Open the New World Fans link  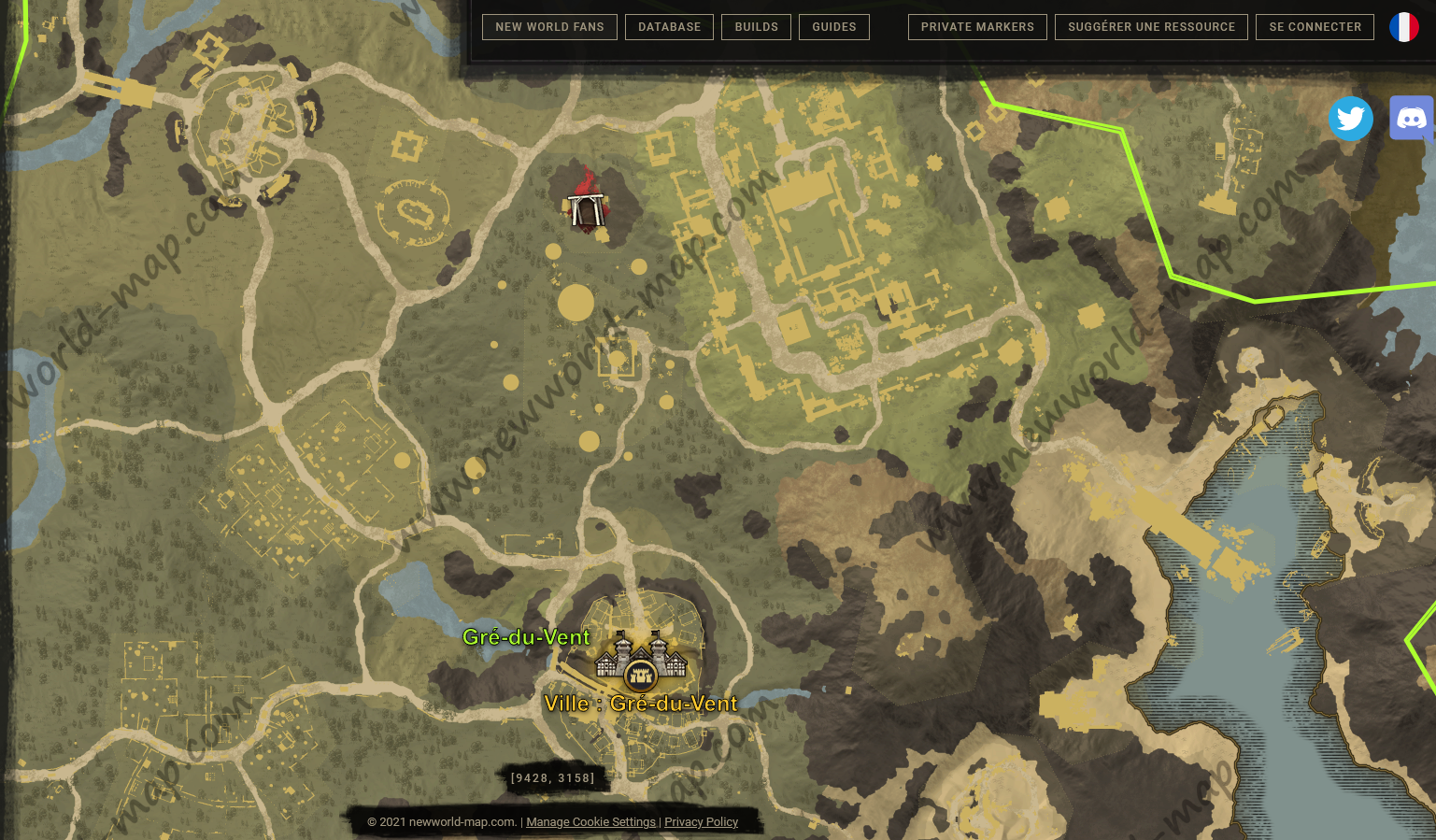click(x=549, y=27)
